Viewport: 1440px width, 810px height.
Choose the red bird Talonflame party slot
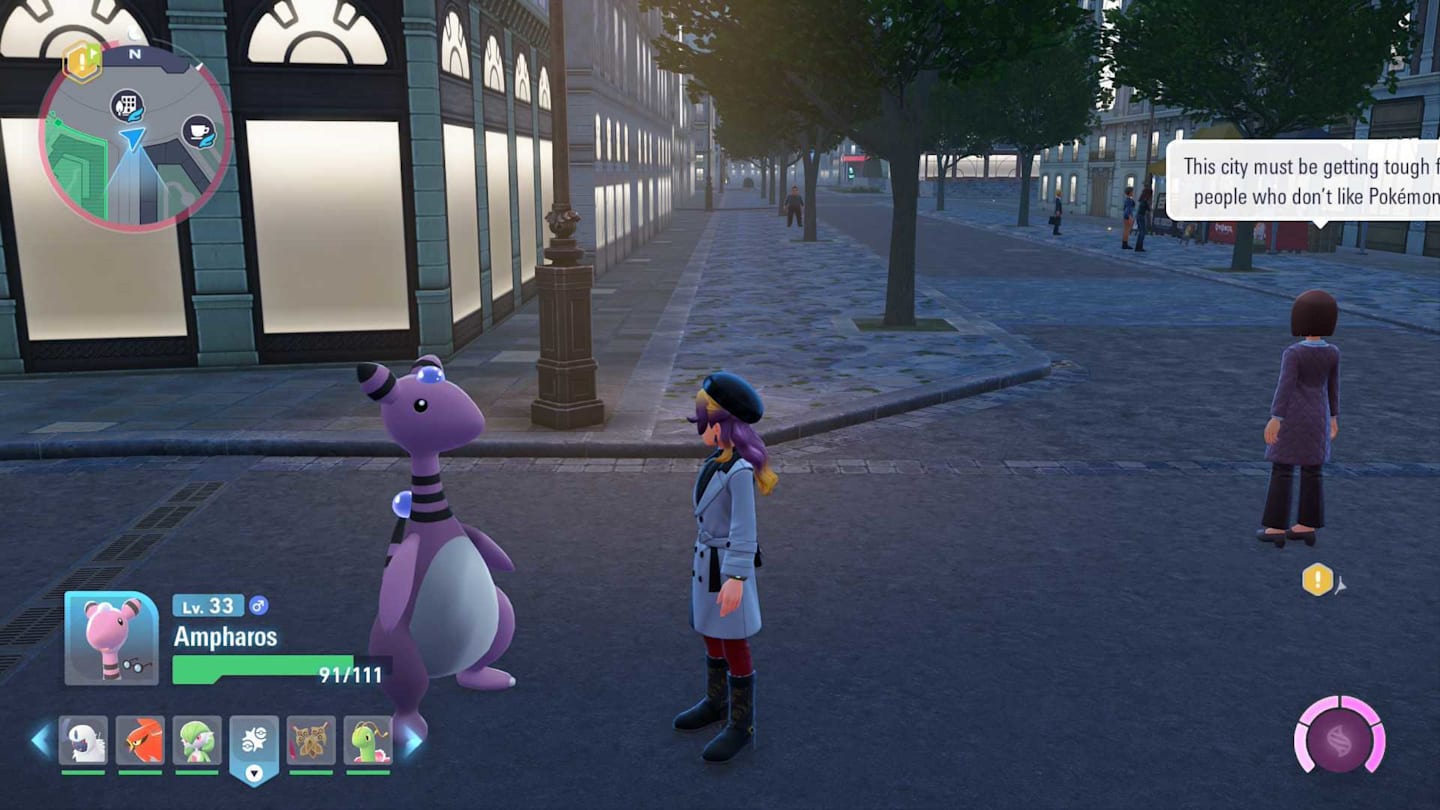click(x=140, y=741)
